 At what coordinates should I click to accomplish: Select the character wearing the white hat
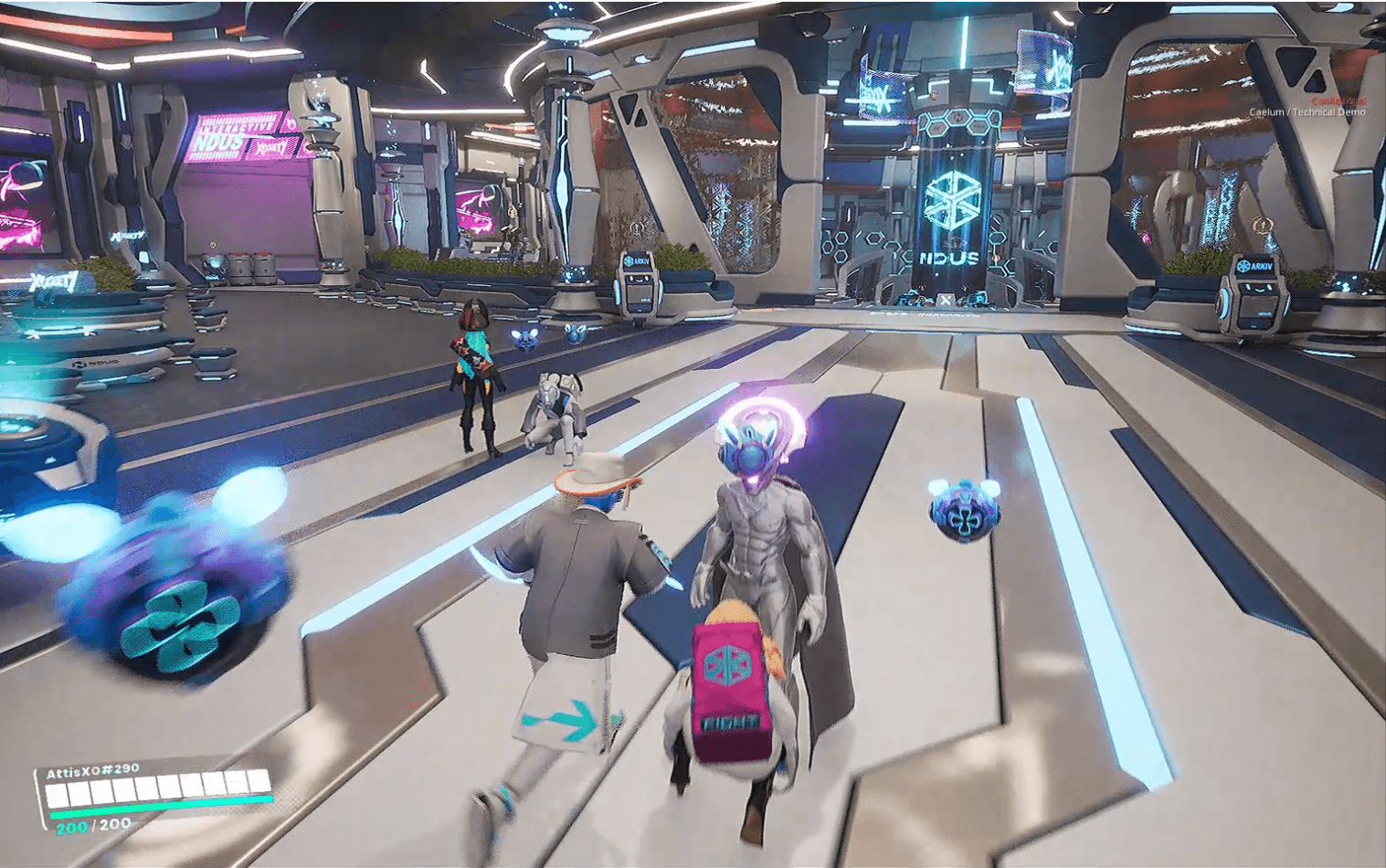(x=585, y=576)
